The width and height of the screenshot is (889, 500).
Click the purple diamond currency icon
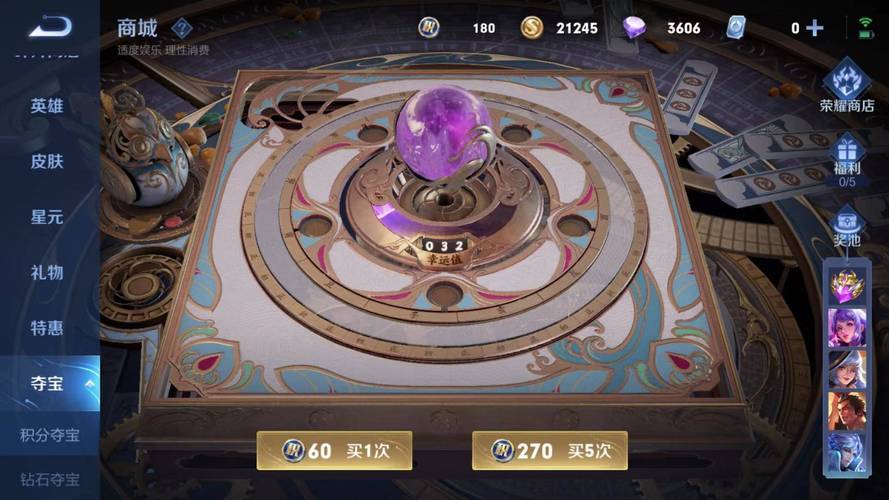(x=635, y=28)
